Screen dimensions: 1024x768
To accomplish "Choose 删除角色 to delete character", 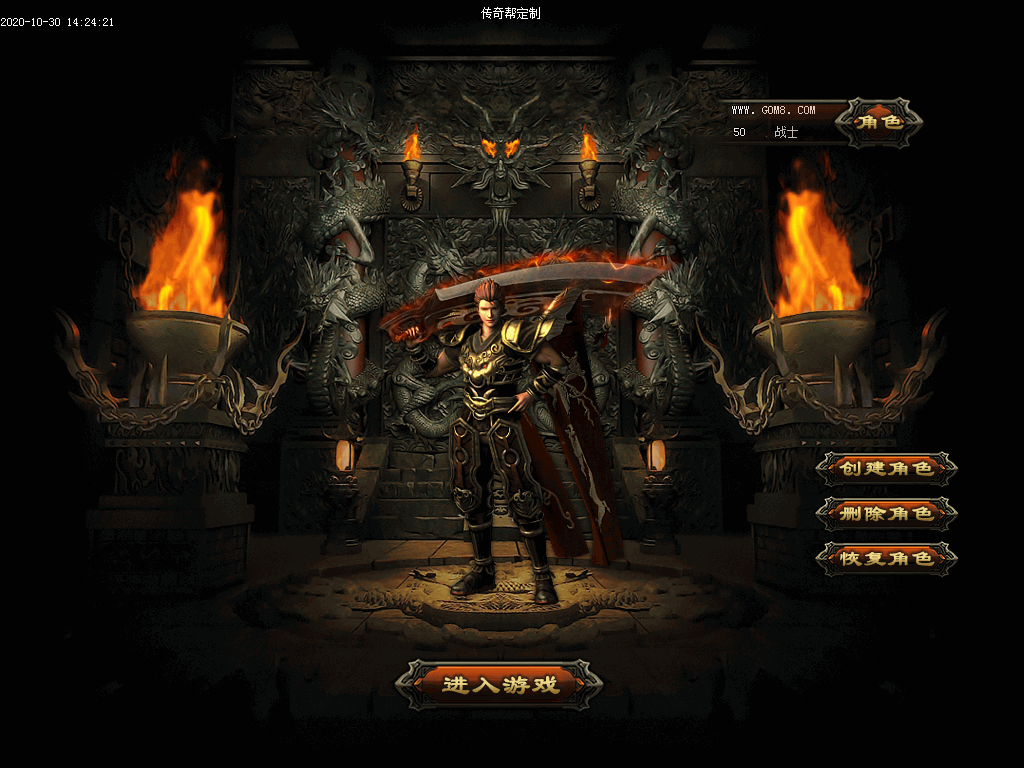I will click(x=886, y=513).
